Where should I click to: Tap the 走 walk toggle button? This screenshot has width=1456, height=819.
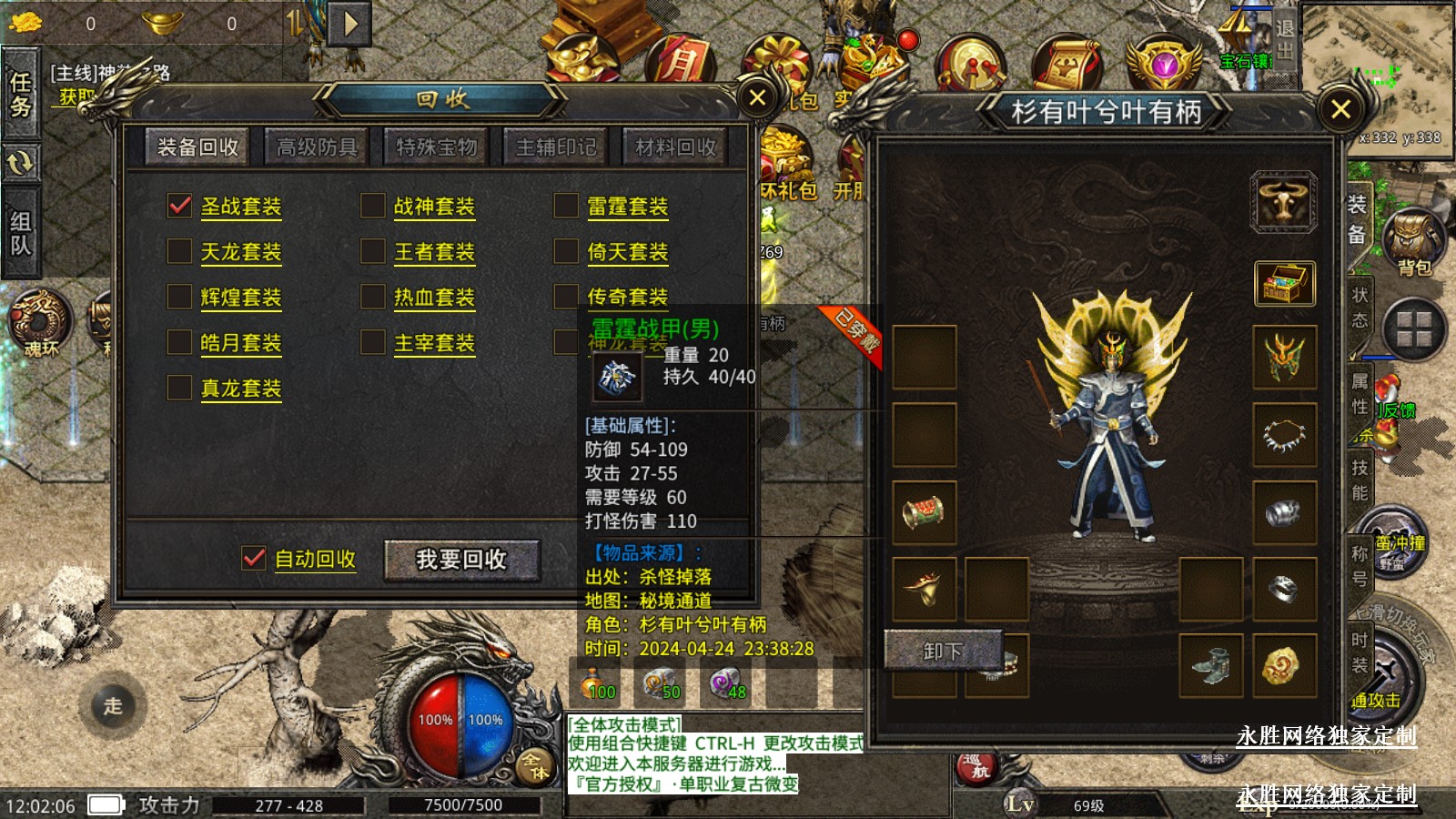pyautogui.click(x=113, y=705)
